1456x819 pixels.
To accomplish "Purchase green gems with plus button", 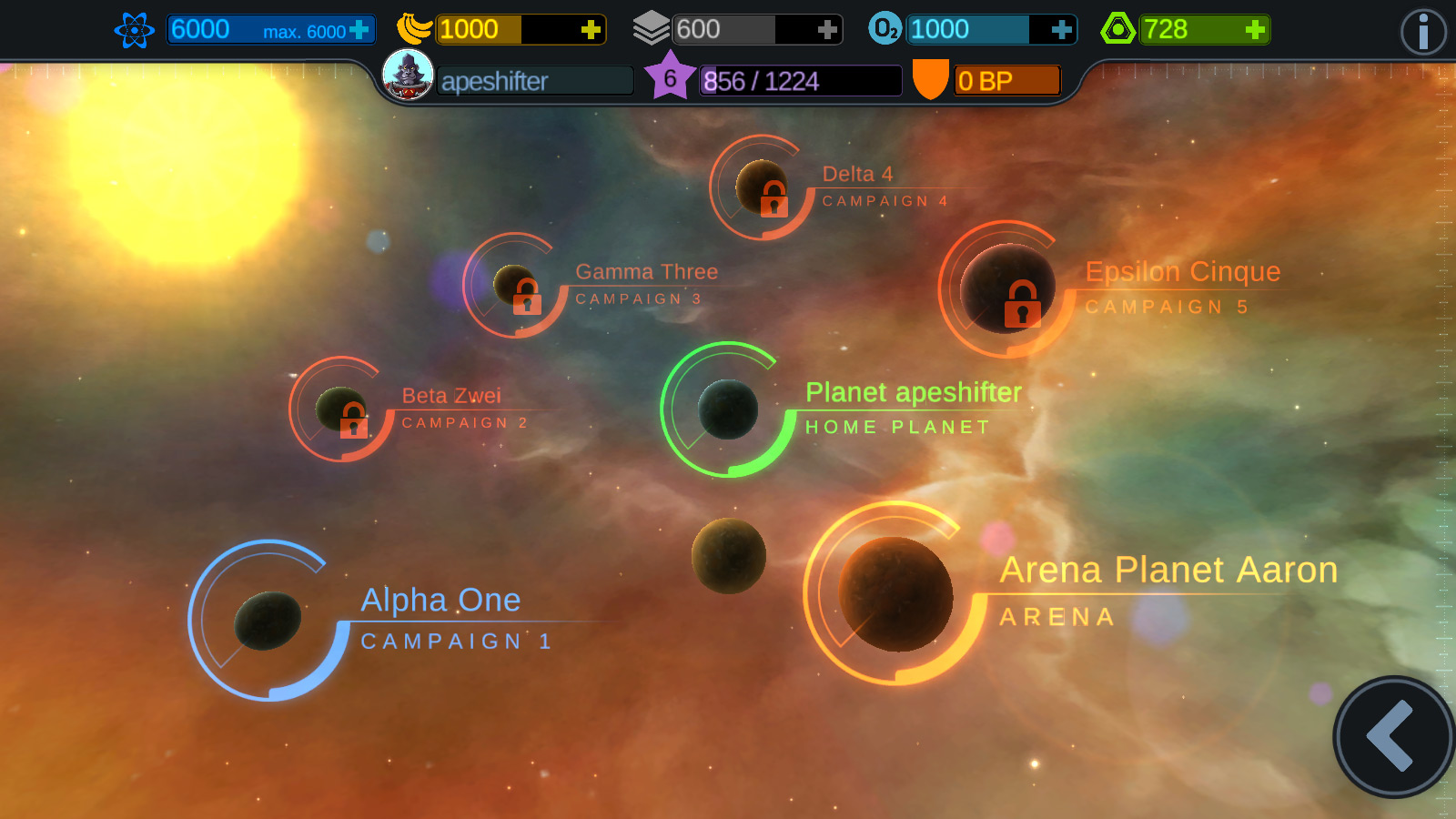I will [1255, 30].
